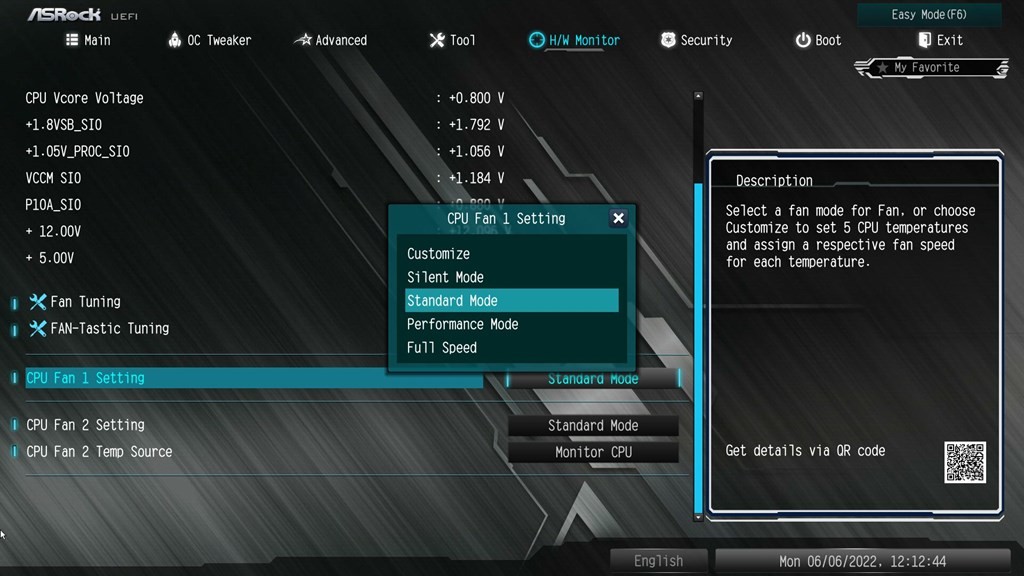Close the CPU Fan 1 Setting popup
1024x576 pixels.
(618, 218)
